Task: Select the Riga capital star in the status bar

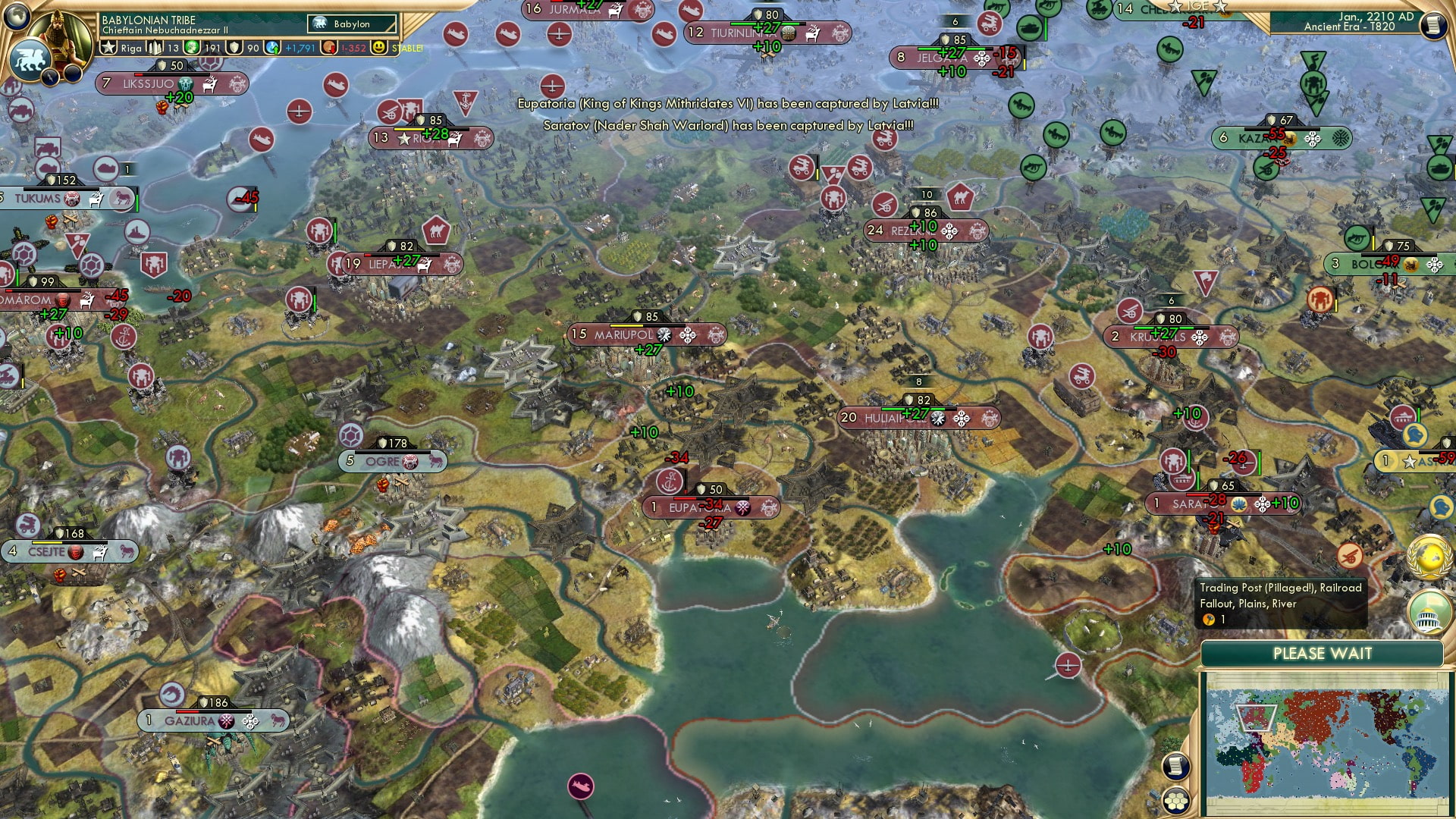Action: tap(108, 45)
